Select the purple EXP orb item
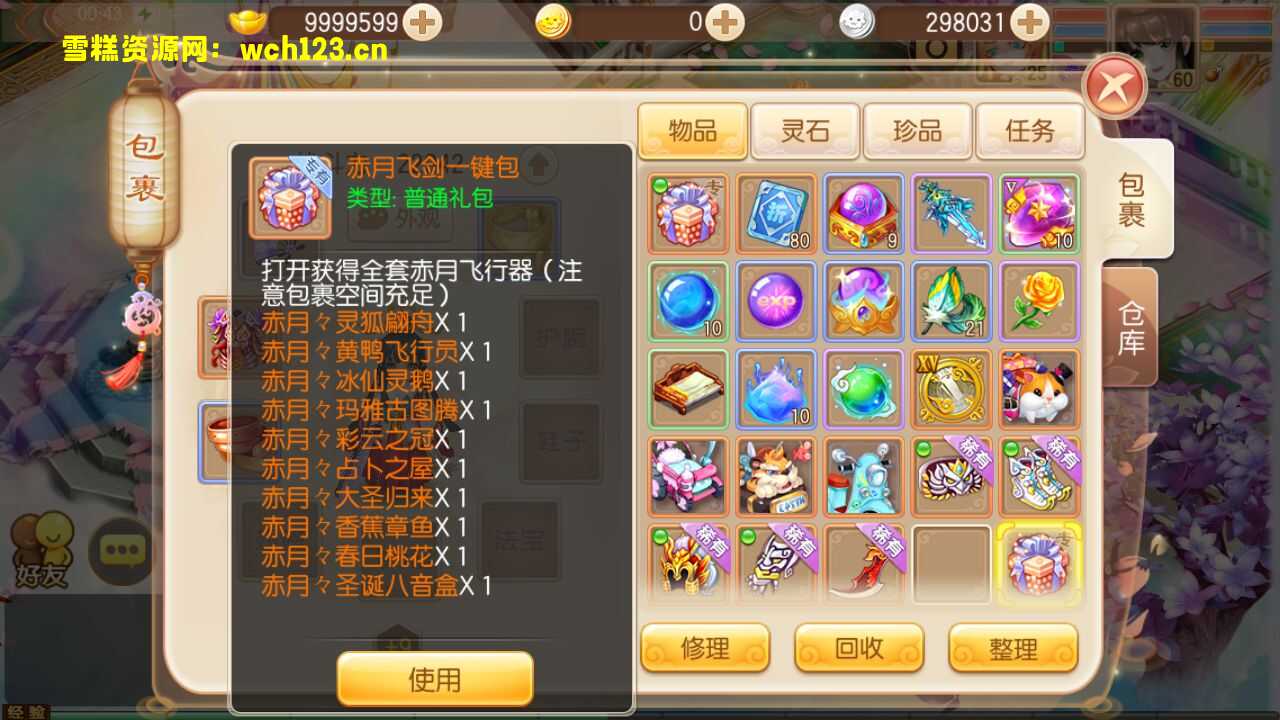Image resolution: width=1280 pixels, height=720 pixels. [x=775, y=300]
